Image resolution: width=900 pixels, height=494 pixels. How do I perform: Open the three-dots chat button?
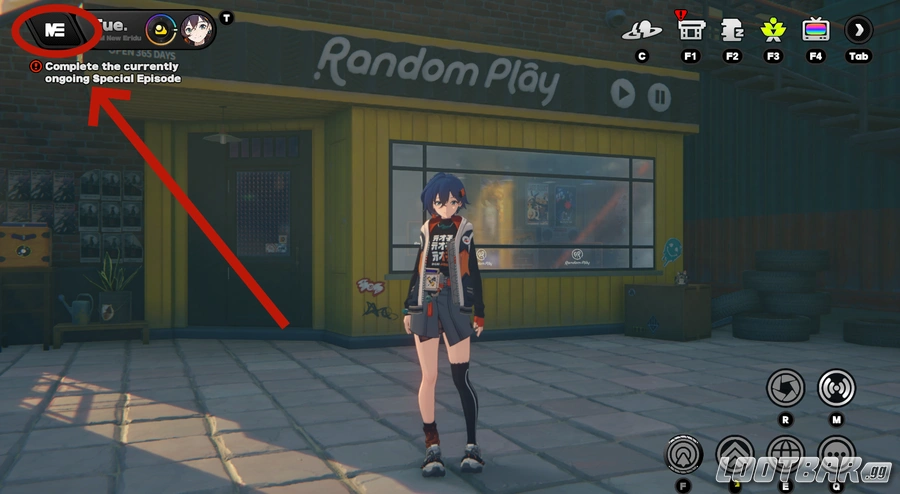coord(836,455)
